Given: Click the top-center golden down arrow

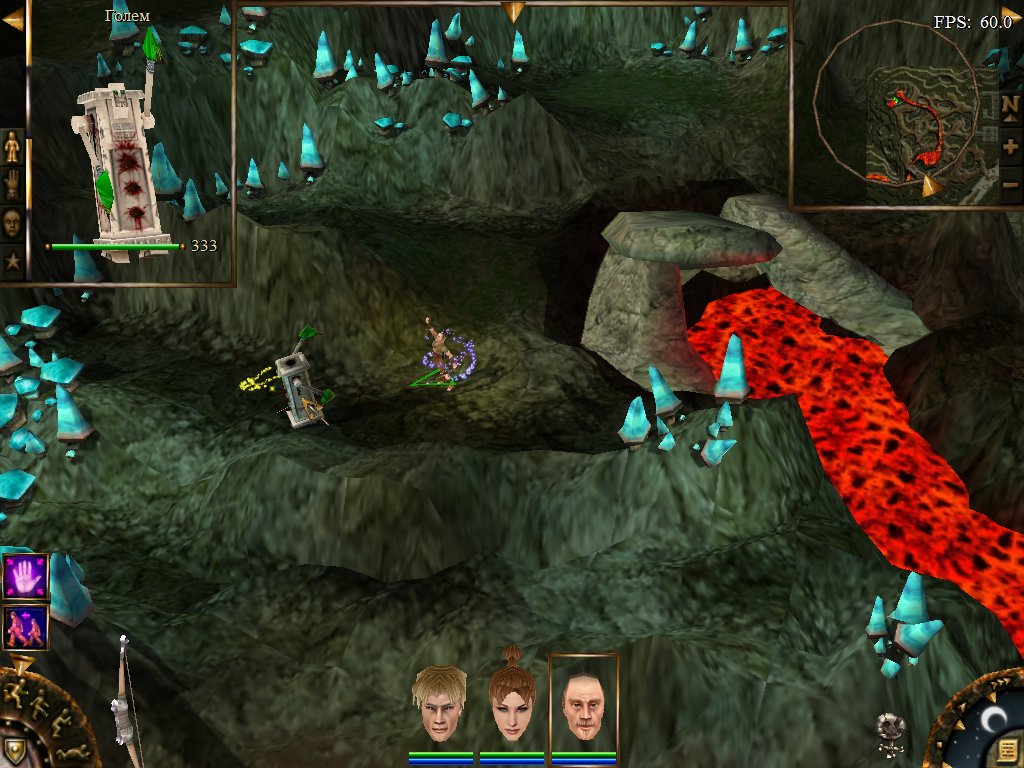Looking at the screenshot, I should 514,12.
